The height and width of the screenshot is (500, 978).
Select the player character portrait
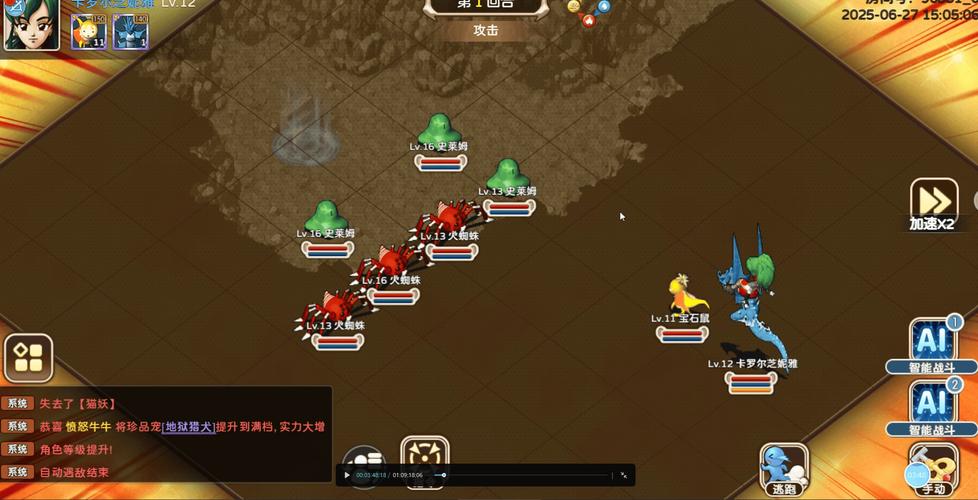(x=31, y=25)
